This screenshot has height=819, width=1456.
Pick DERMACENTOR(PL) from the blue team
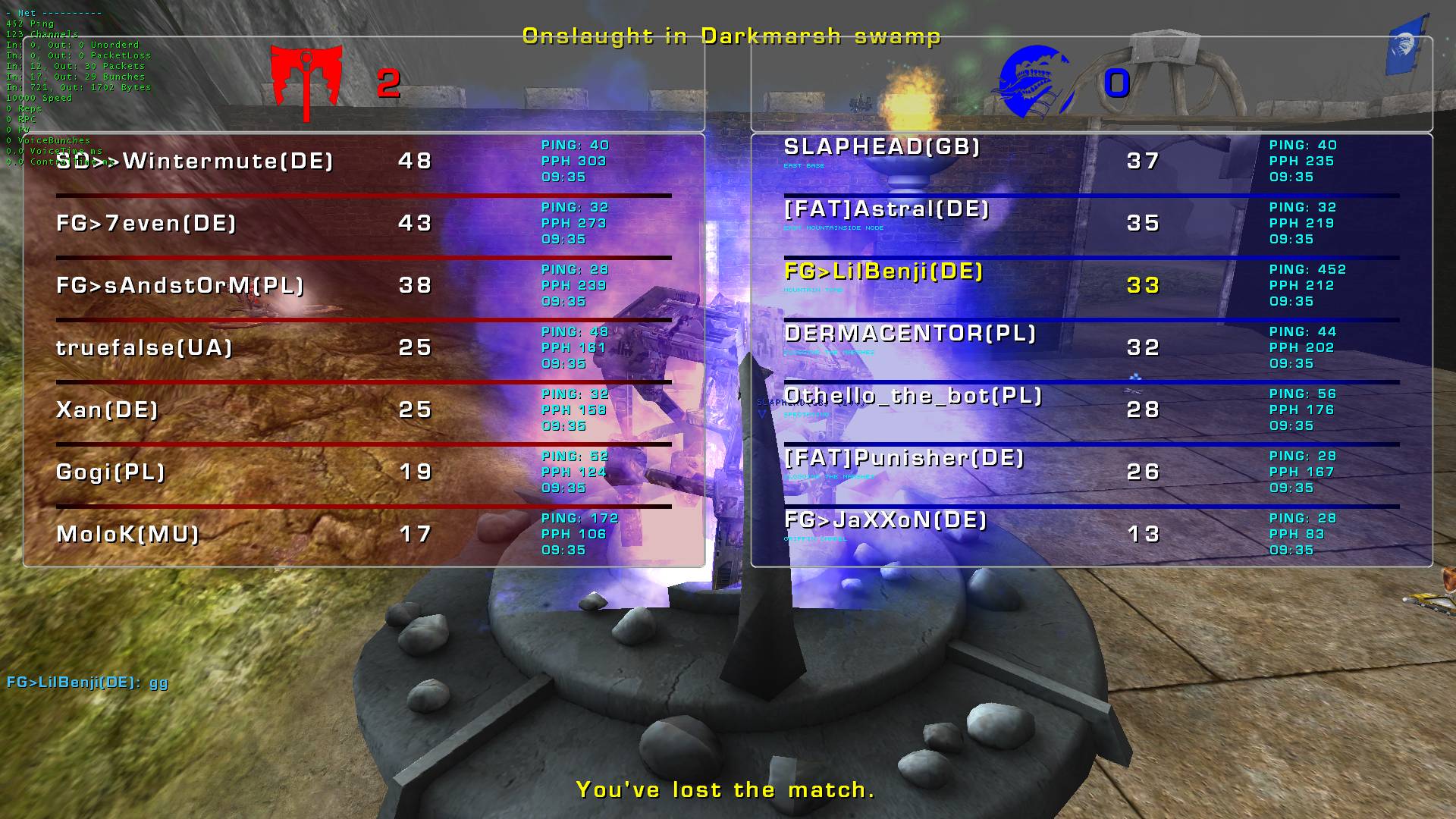910,334
